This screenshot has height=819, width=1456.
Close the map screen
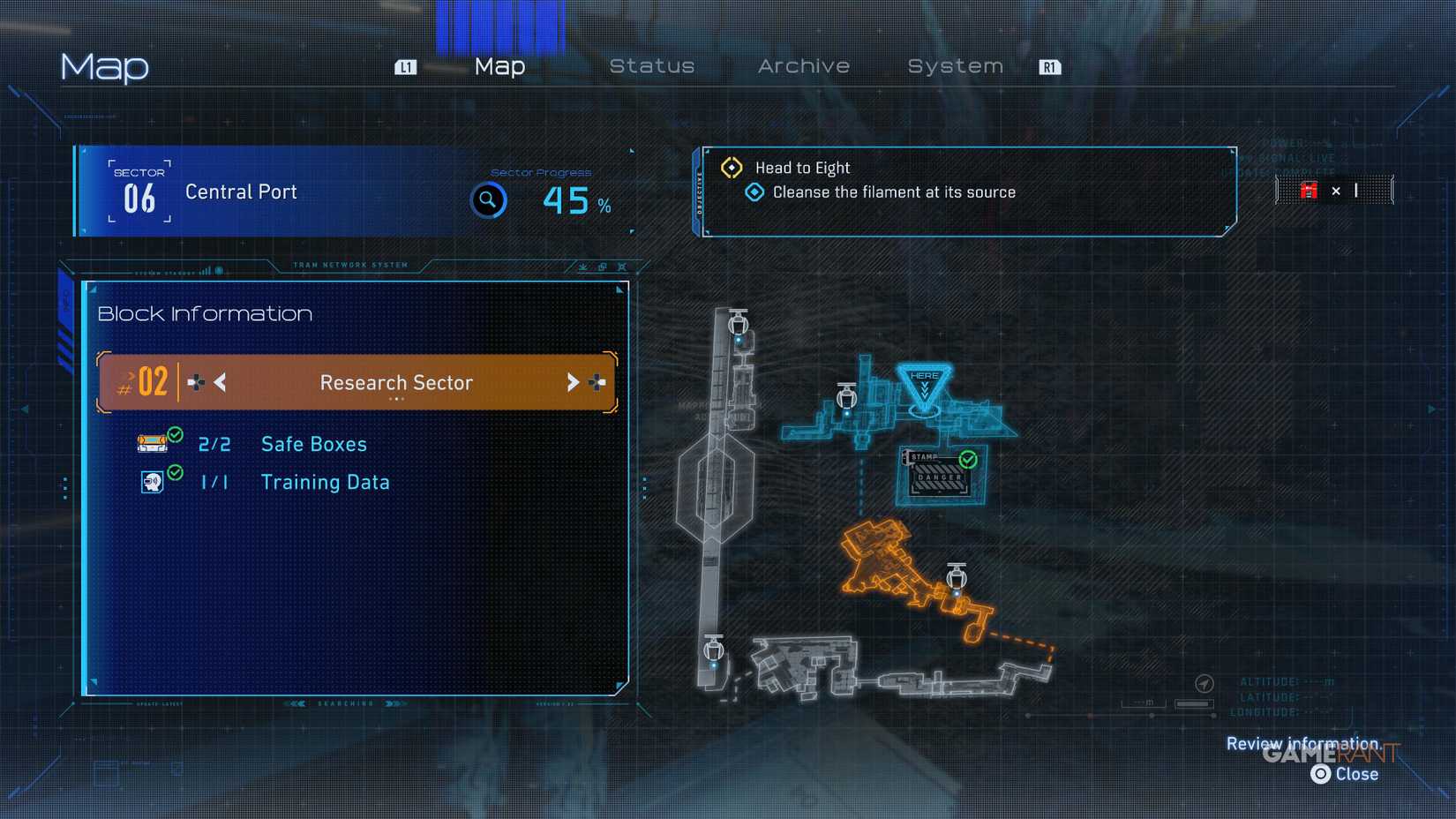[x=1345, y=774]
